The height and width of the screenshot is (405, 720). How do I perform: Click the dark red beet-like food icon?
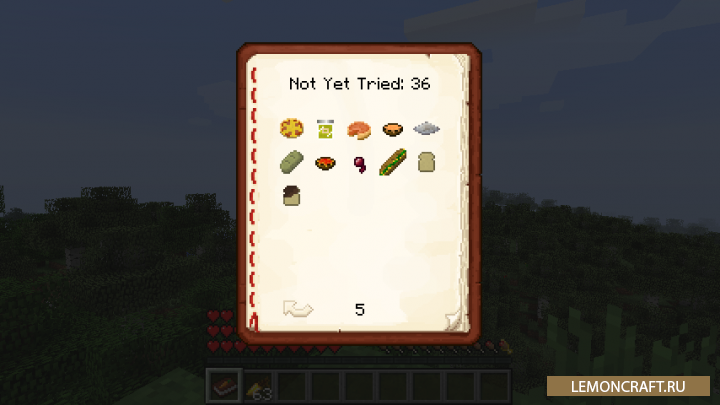tap(359, 163)
